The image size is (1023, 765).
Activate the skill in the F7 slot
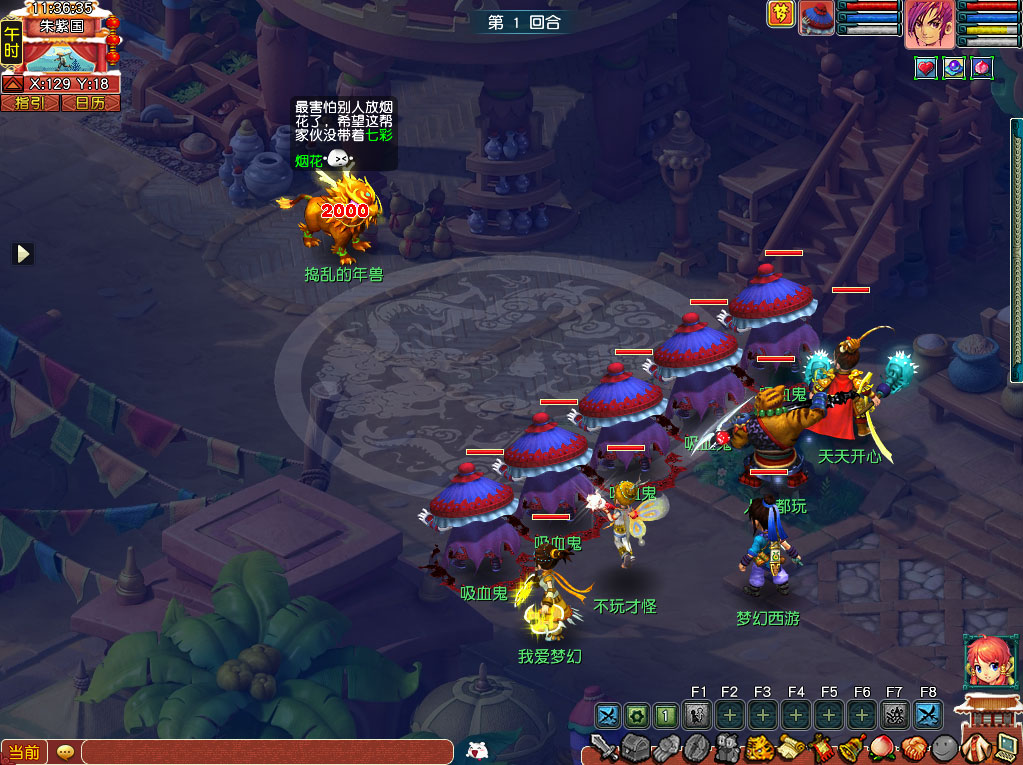tap(894, 715)
